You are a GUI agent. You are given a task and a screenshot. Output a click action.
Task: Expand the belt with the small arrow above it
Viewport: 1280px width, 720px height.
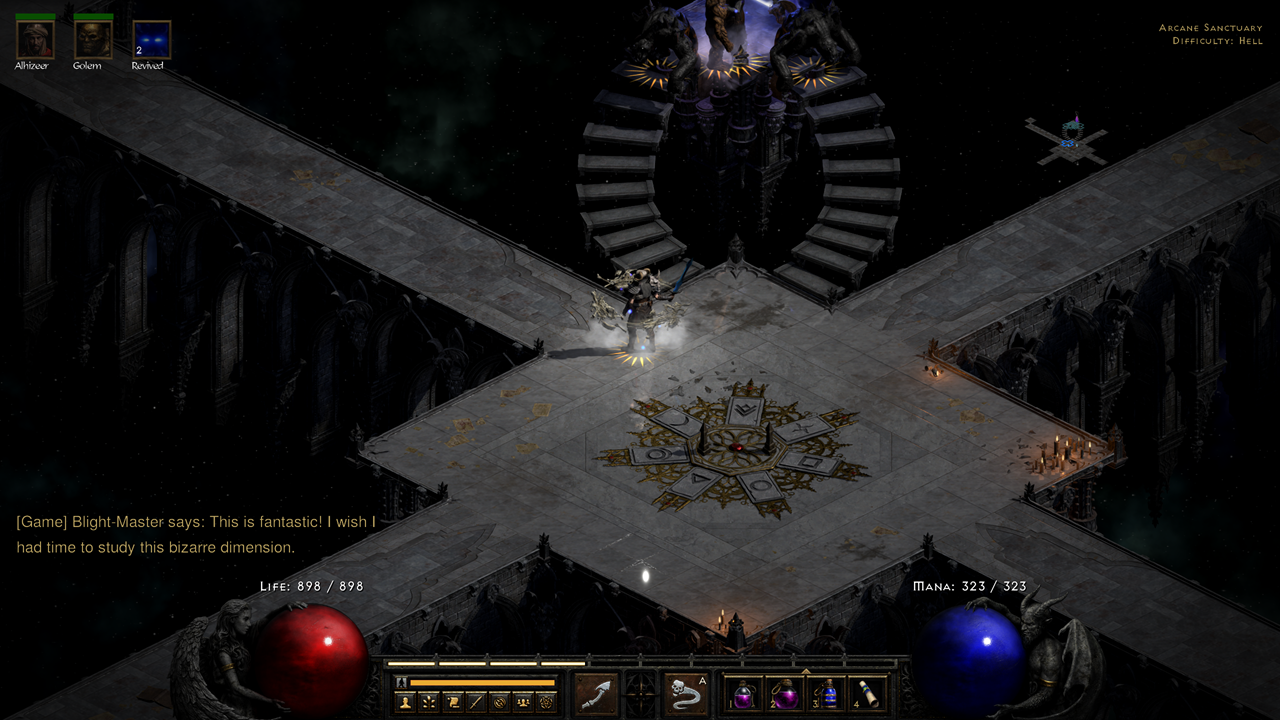806,671
